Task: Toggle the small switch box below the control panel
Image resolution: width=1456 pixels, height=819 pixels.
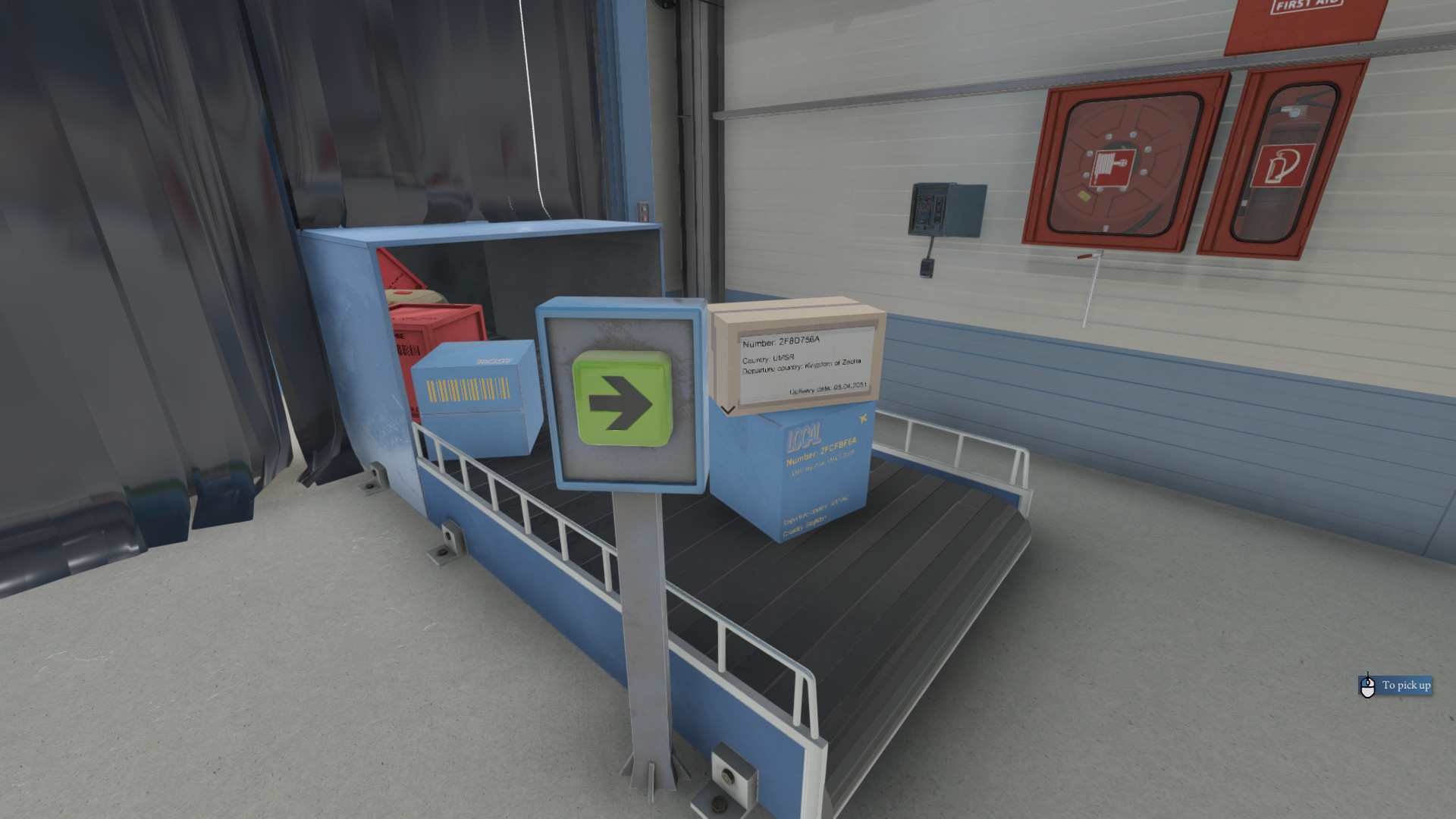Action: click(x=927, y=268)
